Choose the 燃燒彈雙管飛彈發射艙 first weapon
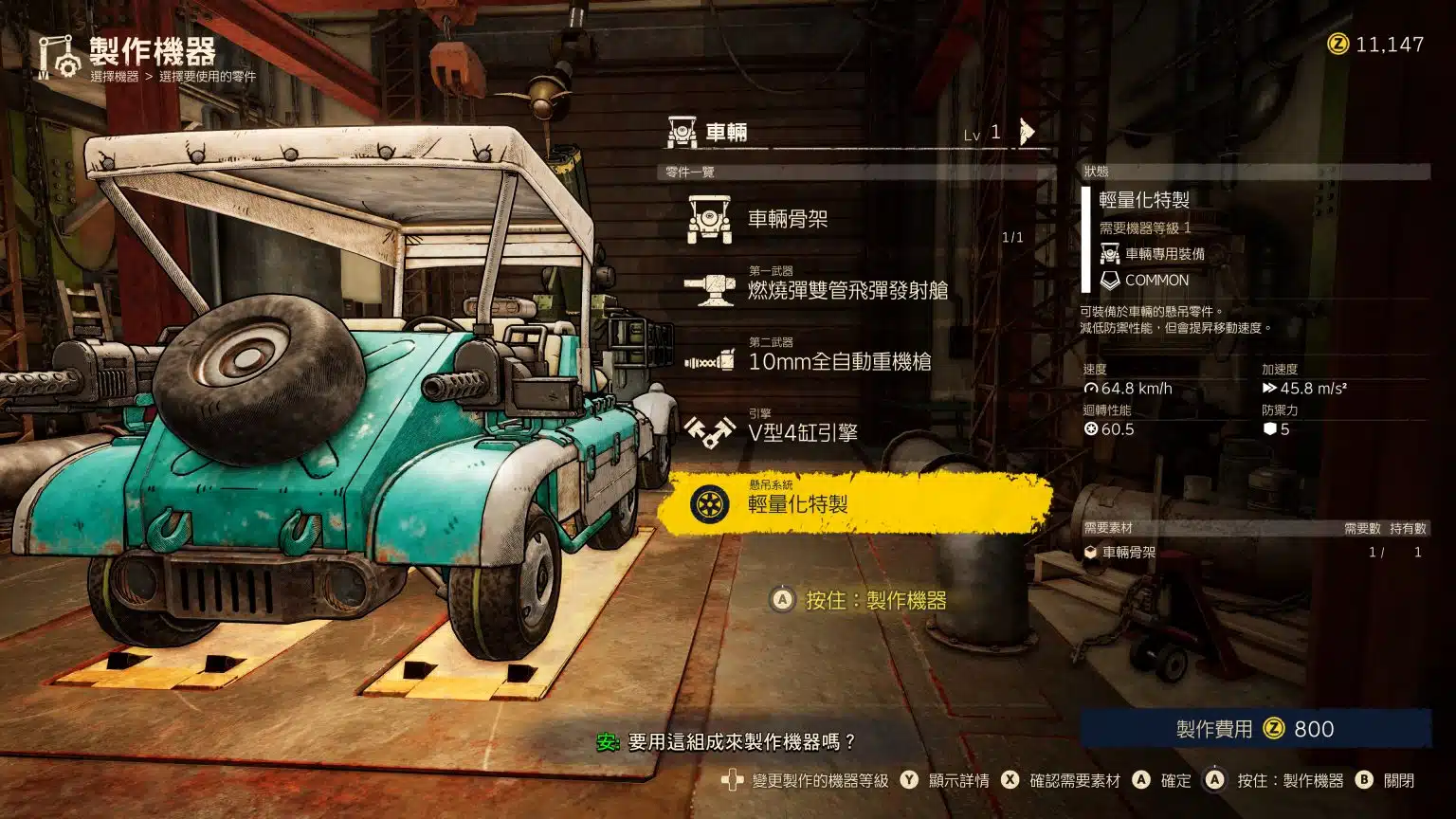 click(846, 290)
